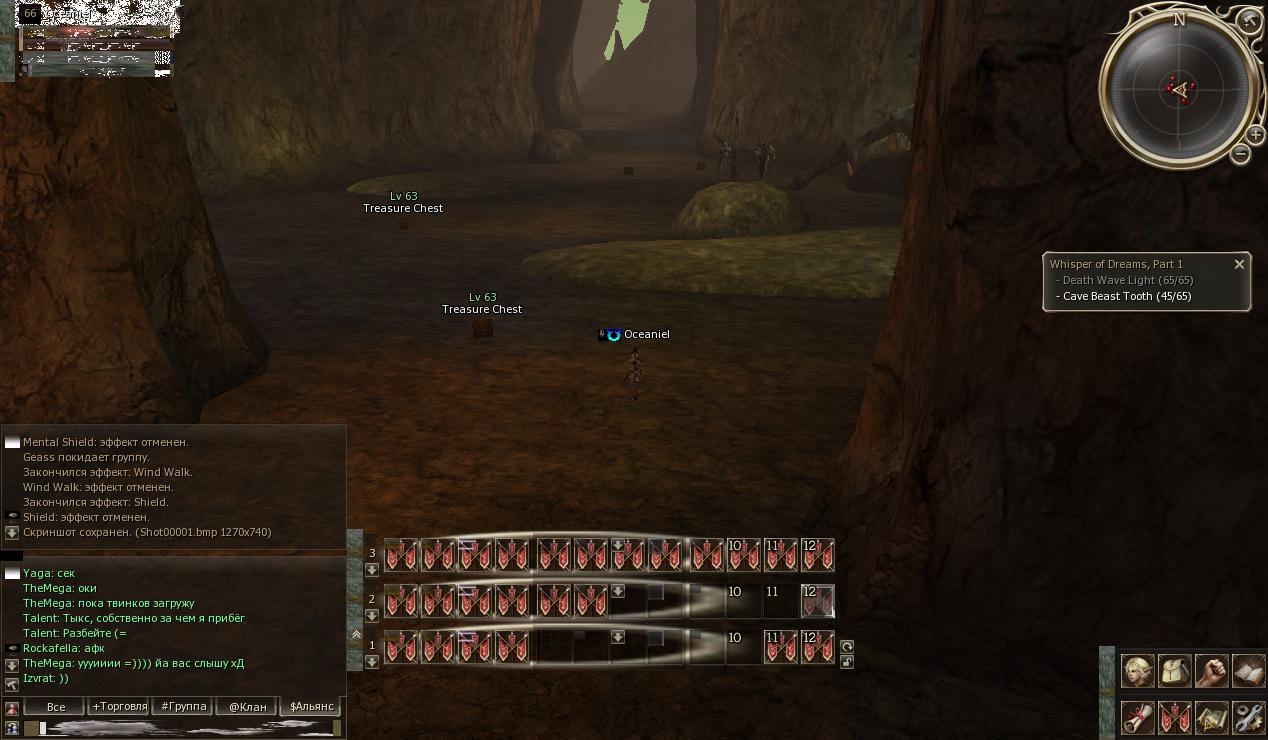Image resolution: width=1268 pixels, height=740 pixels.
Task: Zoom out the radar with minus button
Action: coord(1241,153)
